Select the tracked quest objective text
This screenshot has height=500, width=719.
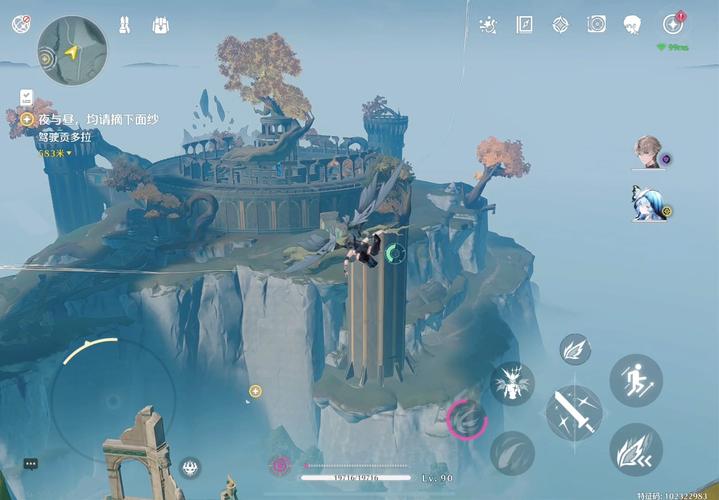coord(95,119)
